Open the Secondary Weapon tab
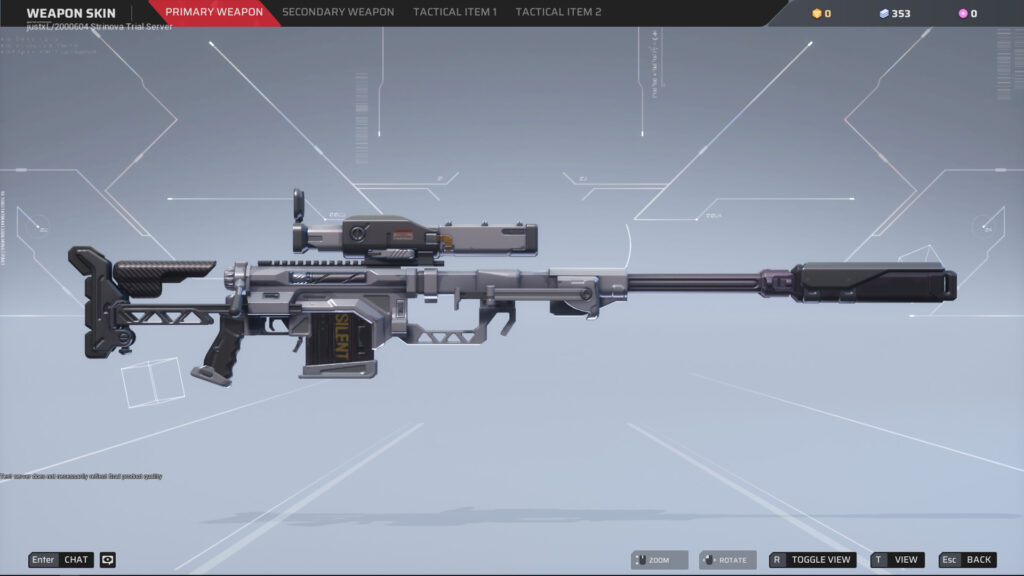The height and width of the screenshot is (576, 1024). 338,12
